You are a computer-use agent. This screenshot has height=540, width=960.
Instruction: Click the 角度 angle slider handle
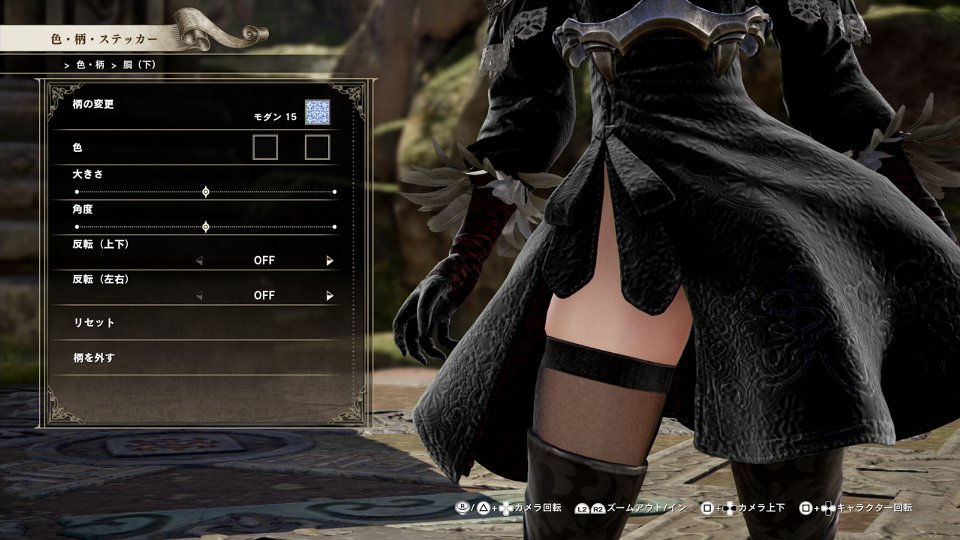click(x=206, y=227)
